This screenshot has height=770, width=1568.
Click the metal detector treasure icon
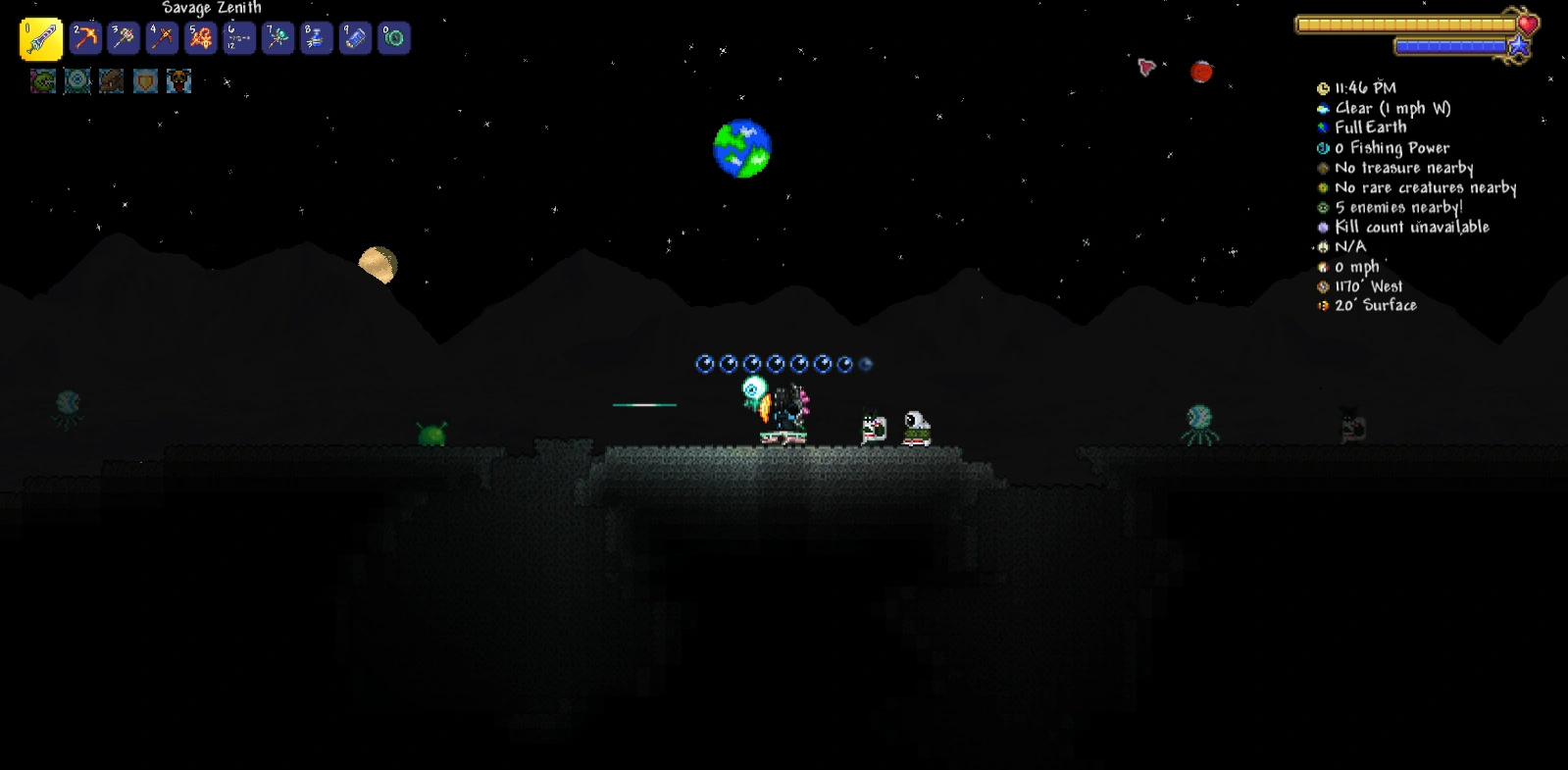[x=1323, y=168]
